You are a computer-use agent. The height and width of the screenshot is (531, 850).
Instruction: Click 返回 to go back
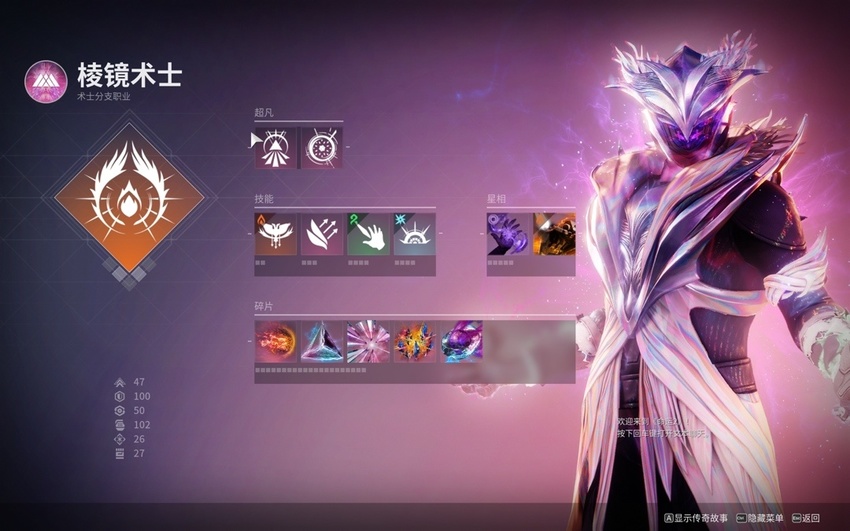(805, 518)
